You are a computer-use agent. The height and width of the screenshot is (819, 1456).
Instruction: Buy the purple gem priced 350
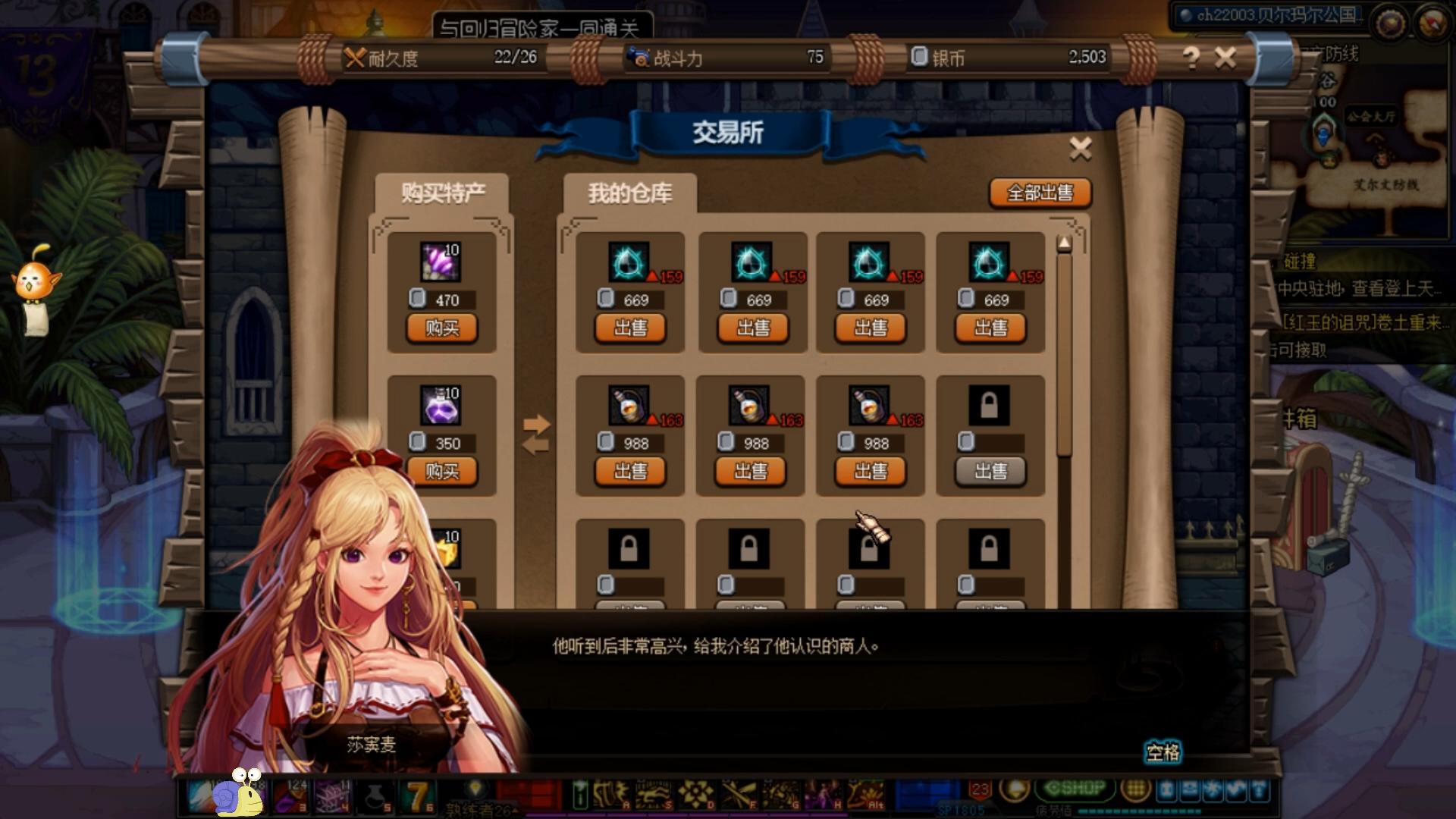tap(442, 472)
